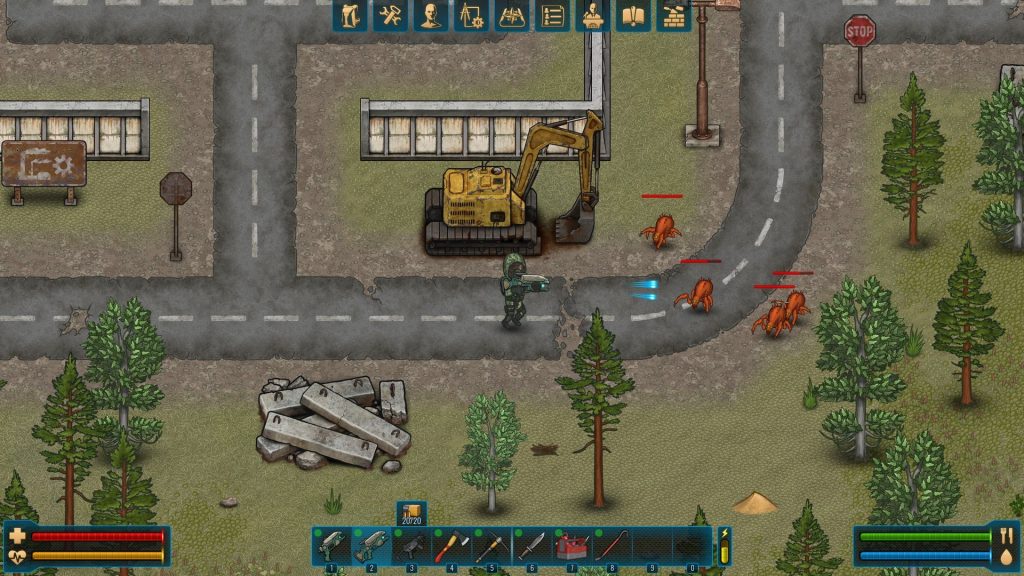1024x576 pixels.
Task: Select the submachine gun in slot 3
Action: [411, 546]
